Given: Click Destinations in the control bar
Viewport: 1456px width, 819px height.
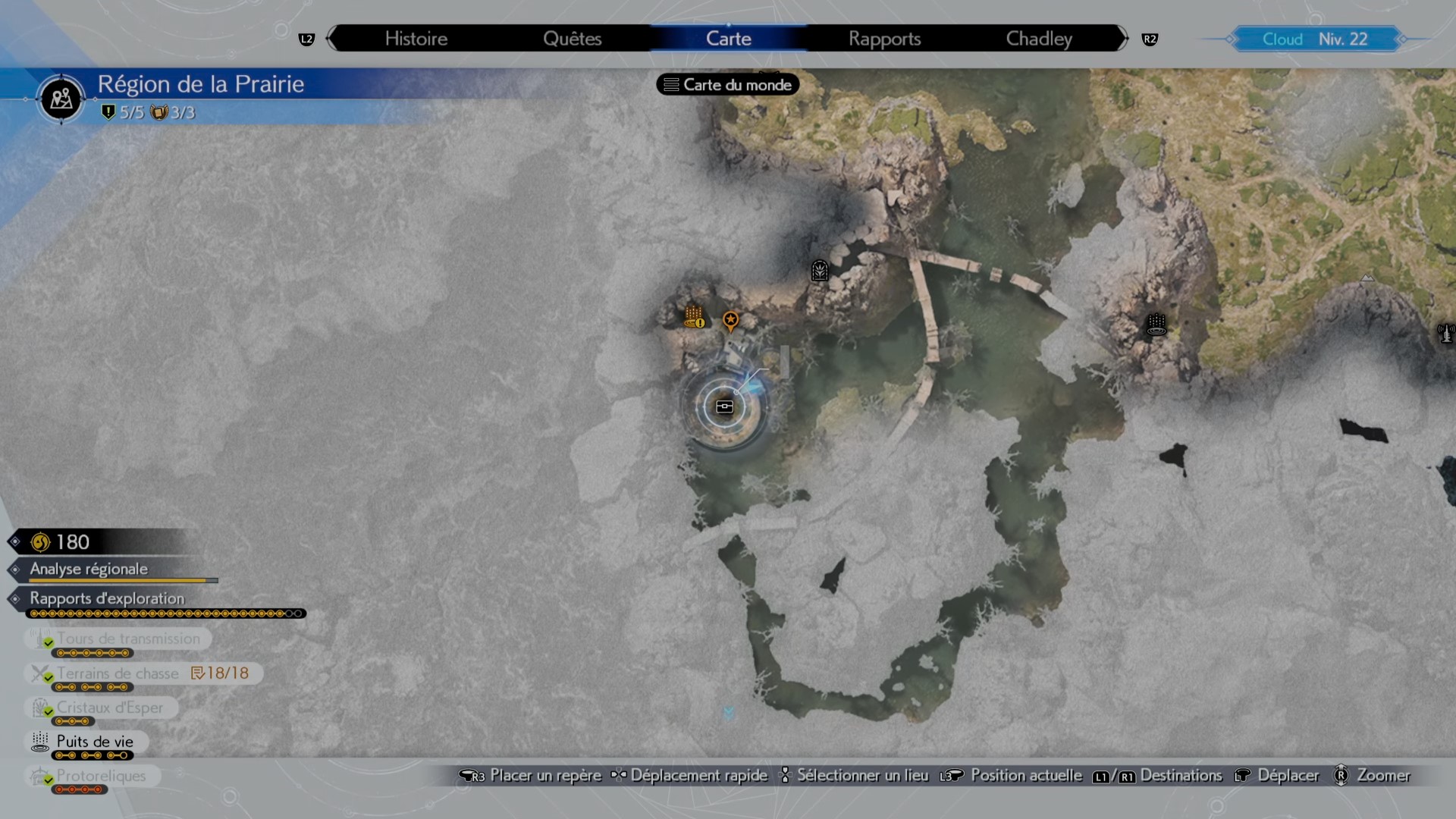Looking at the screenshot, I should [1181, 776].
